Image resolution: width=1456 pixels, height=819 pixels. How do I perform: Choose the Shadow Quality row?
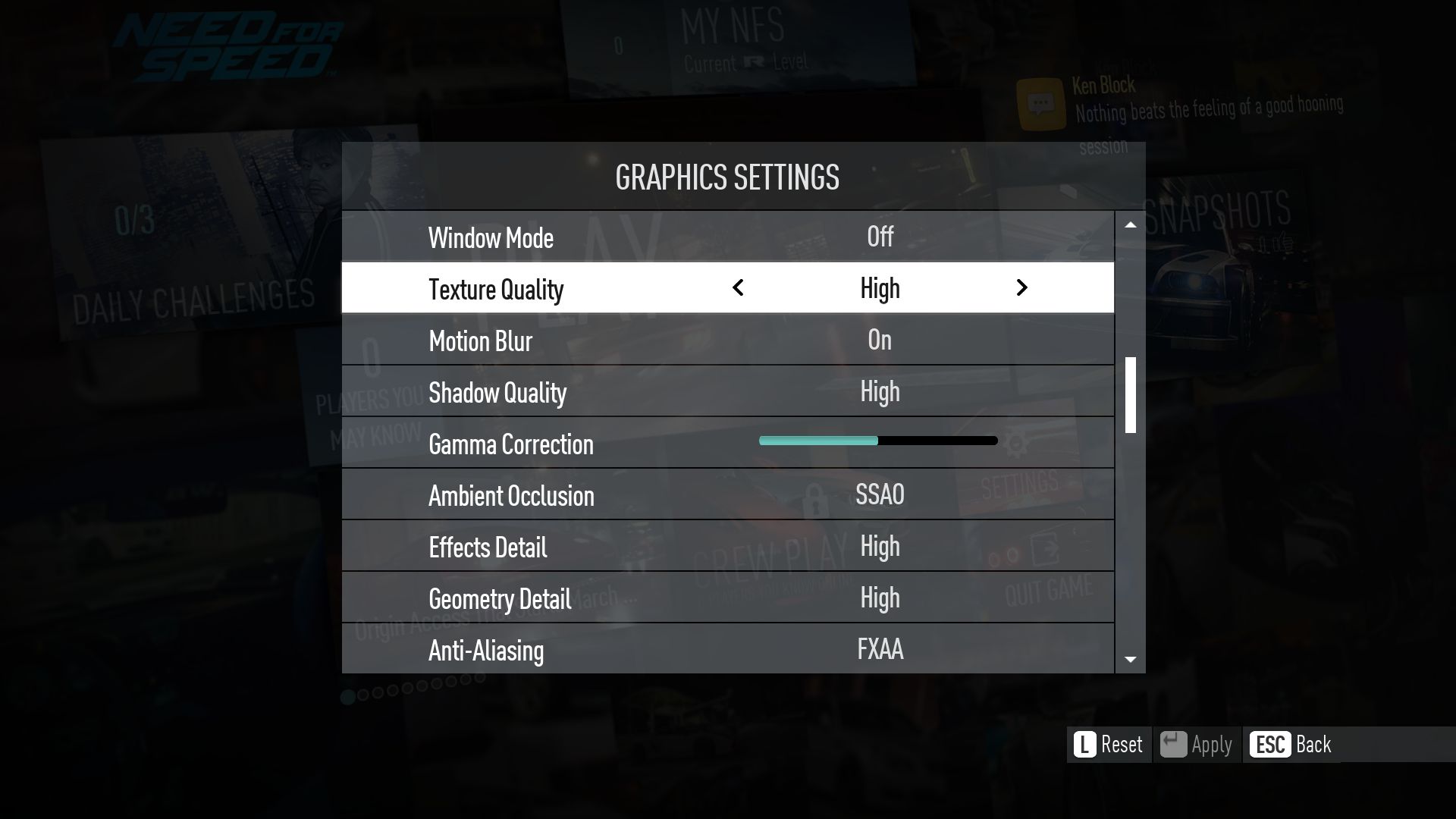click(727, 391)
